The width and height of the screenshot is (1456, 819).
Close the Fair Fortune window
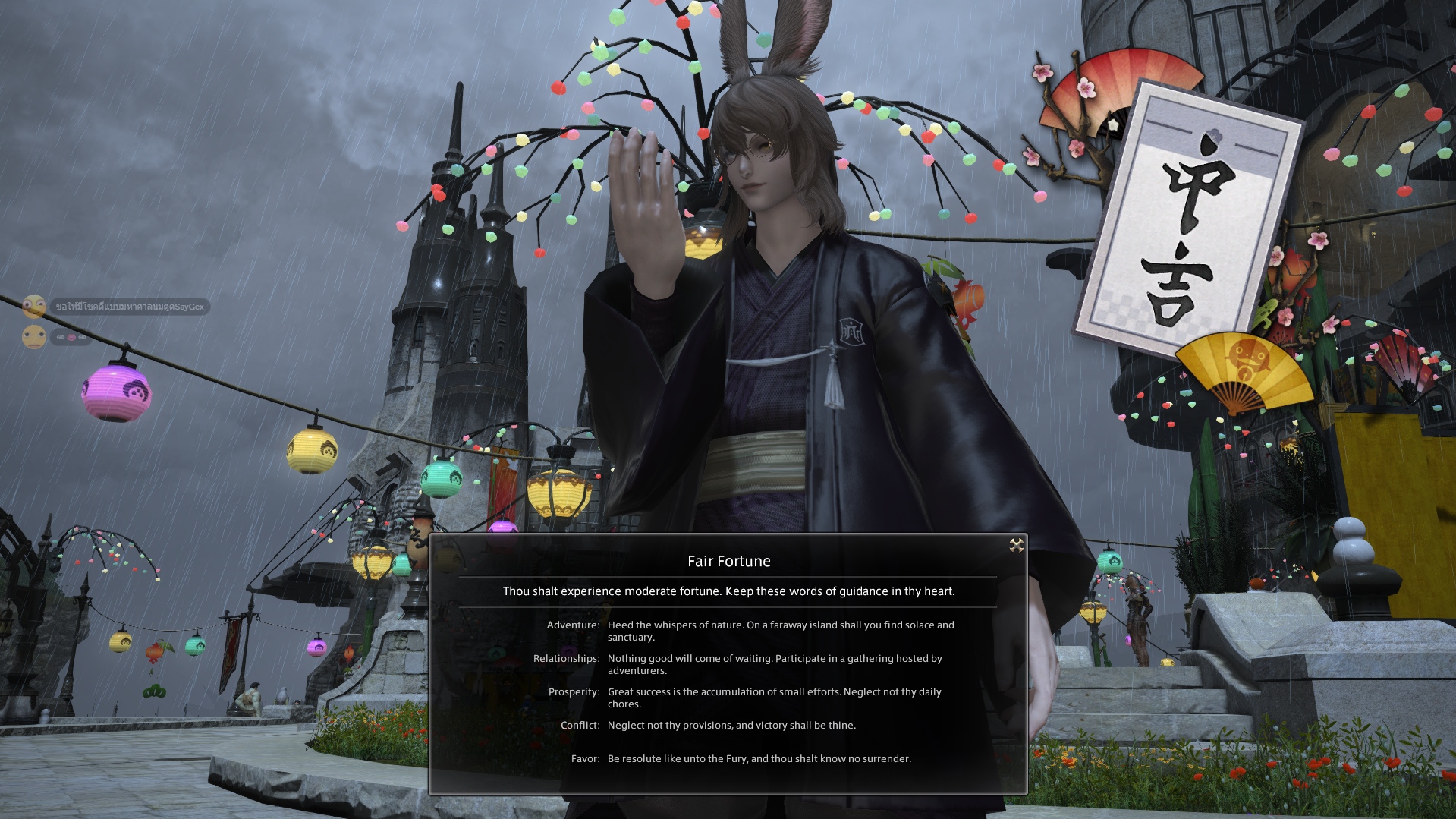pos(1016,545)
